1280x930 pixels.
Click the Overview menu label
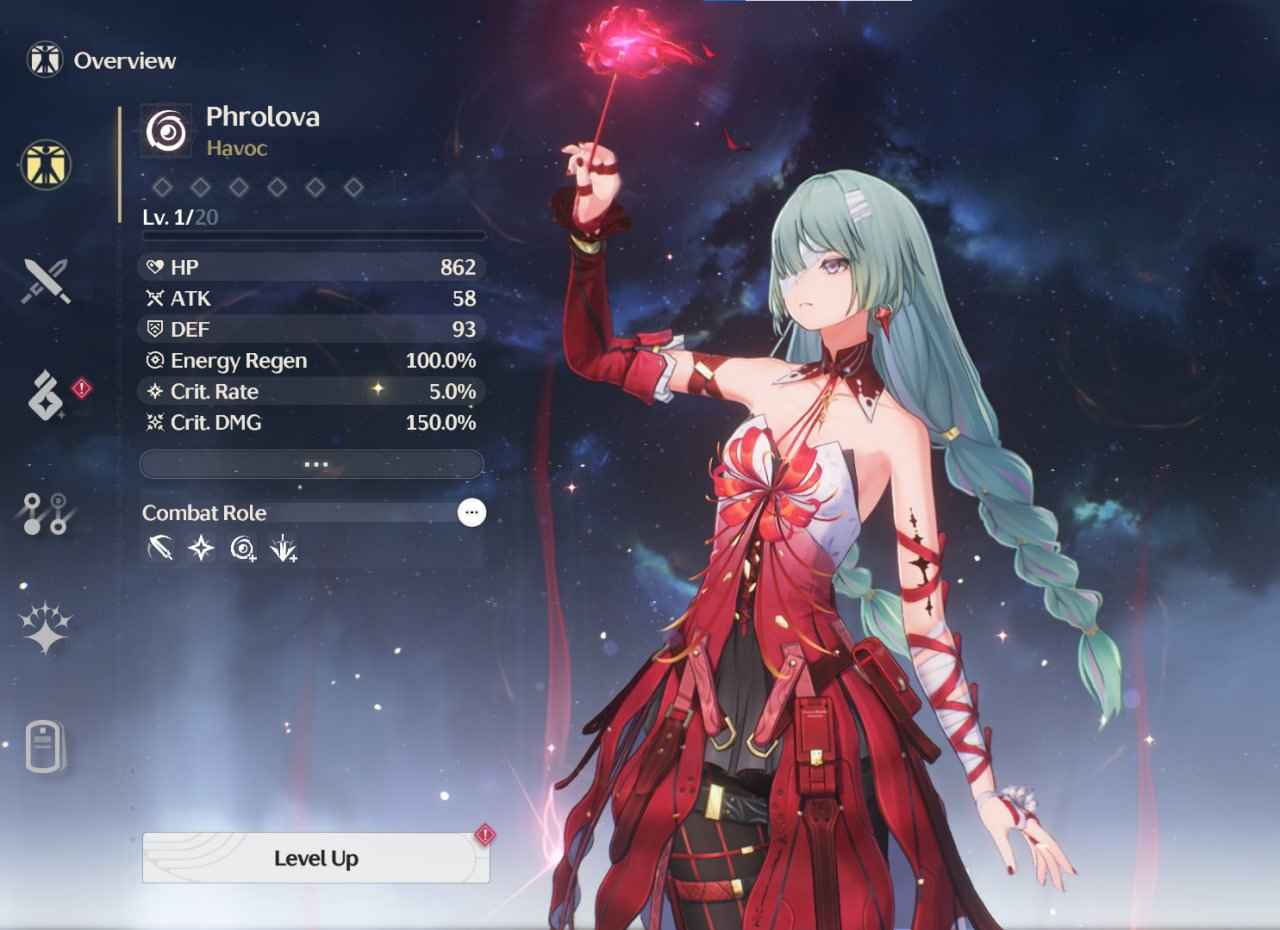click(124, 60)
